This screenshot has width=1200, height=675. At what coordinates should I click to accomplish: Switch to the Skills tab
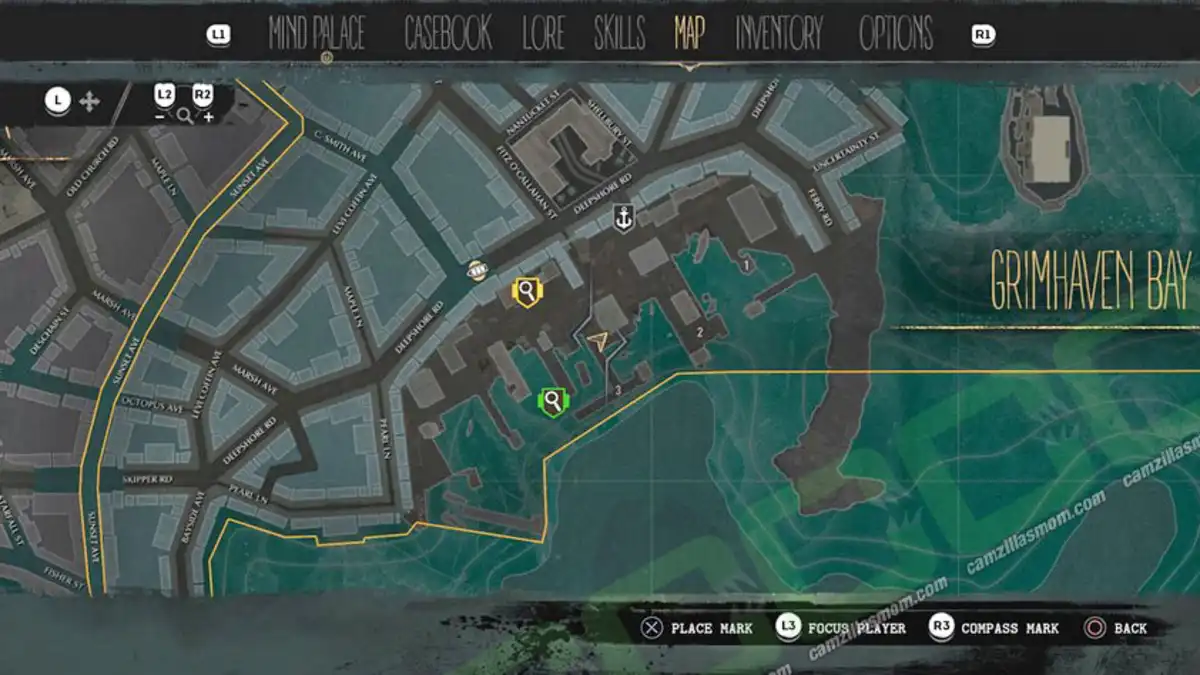(619, 34)
